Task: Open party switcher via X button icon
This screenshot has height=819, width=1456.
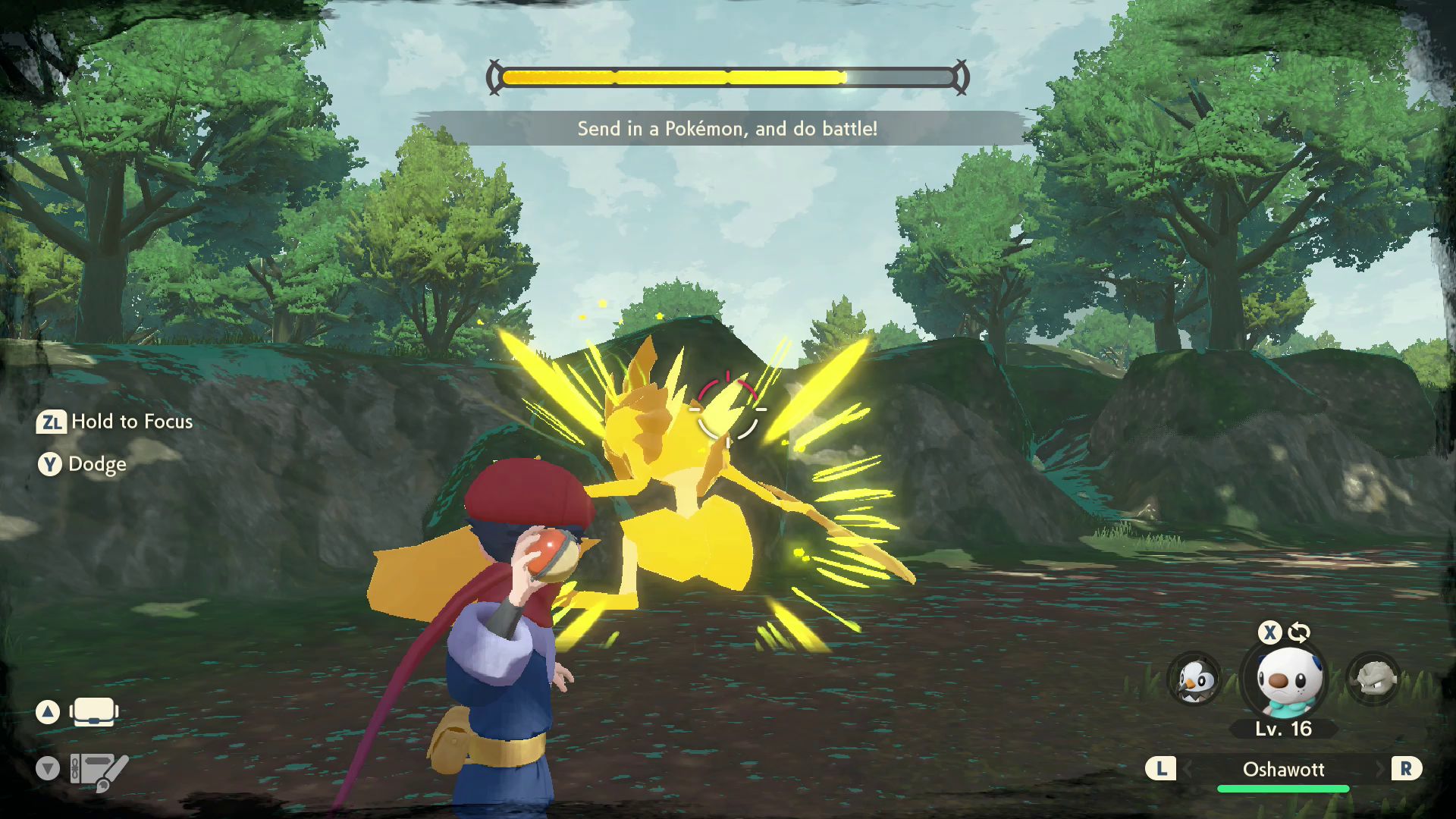Action: [x=1269, y=632]
